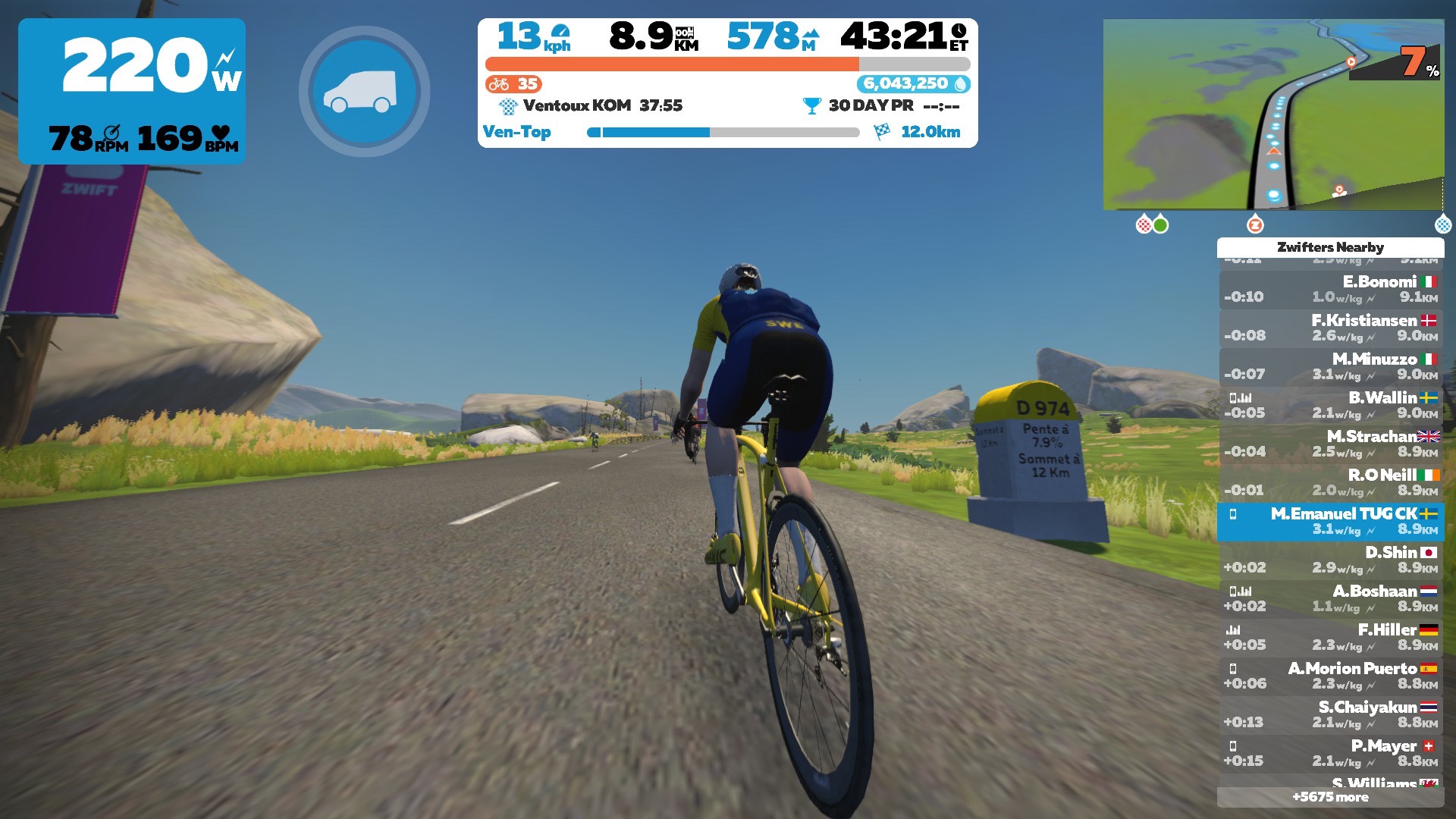Open the minimap view
Viewport: 1456px width, 819px height.
(x=1273, y=114)
